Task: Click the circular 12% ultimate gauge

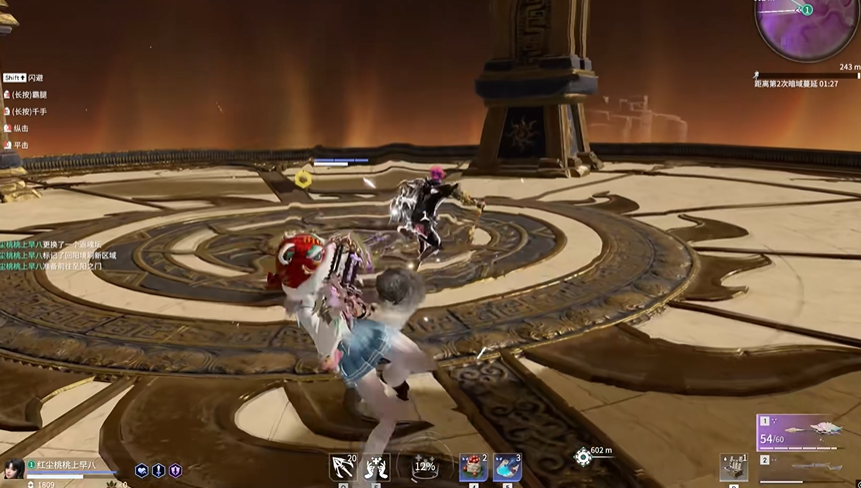Action: pos(424,467)
